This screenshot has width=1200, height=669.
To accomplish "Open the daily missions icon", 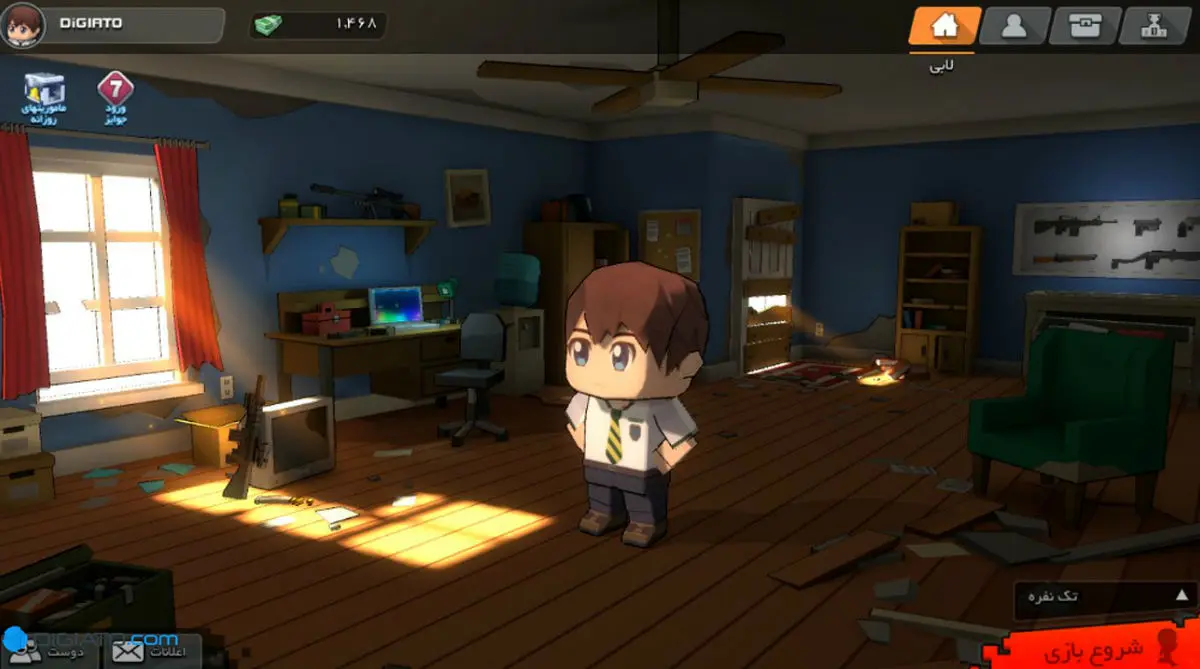I will (43, 98).
